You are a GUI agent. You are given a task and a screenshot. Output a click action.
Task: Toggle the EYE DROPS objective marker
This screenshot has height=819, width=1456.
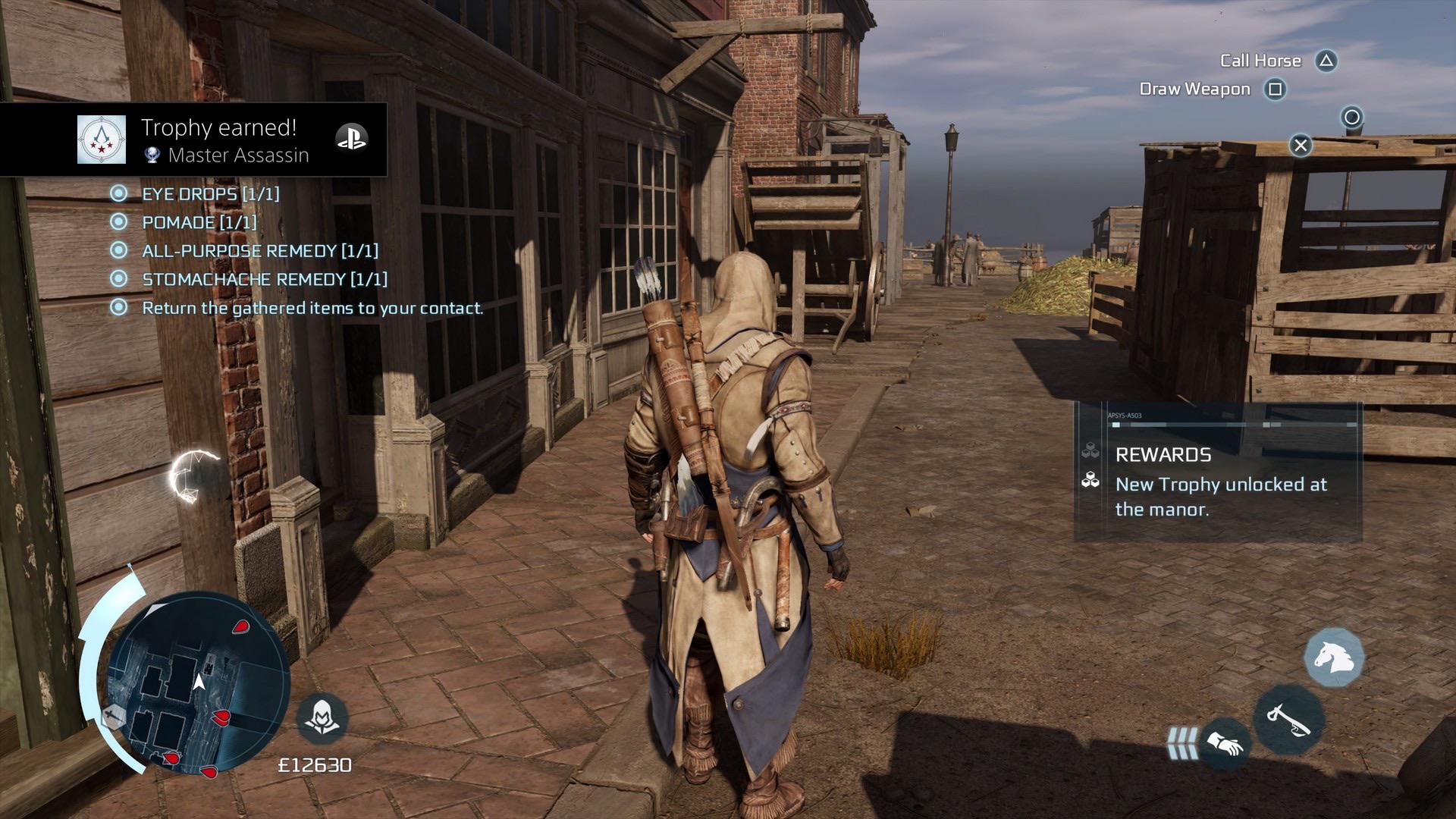coord(118,193)
